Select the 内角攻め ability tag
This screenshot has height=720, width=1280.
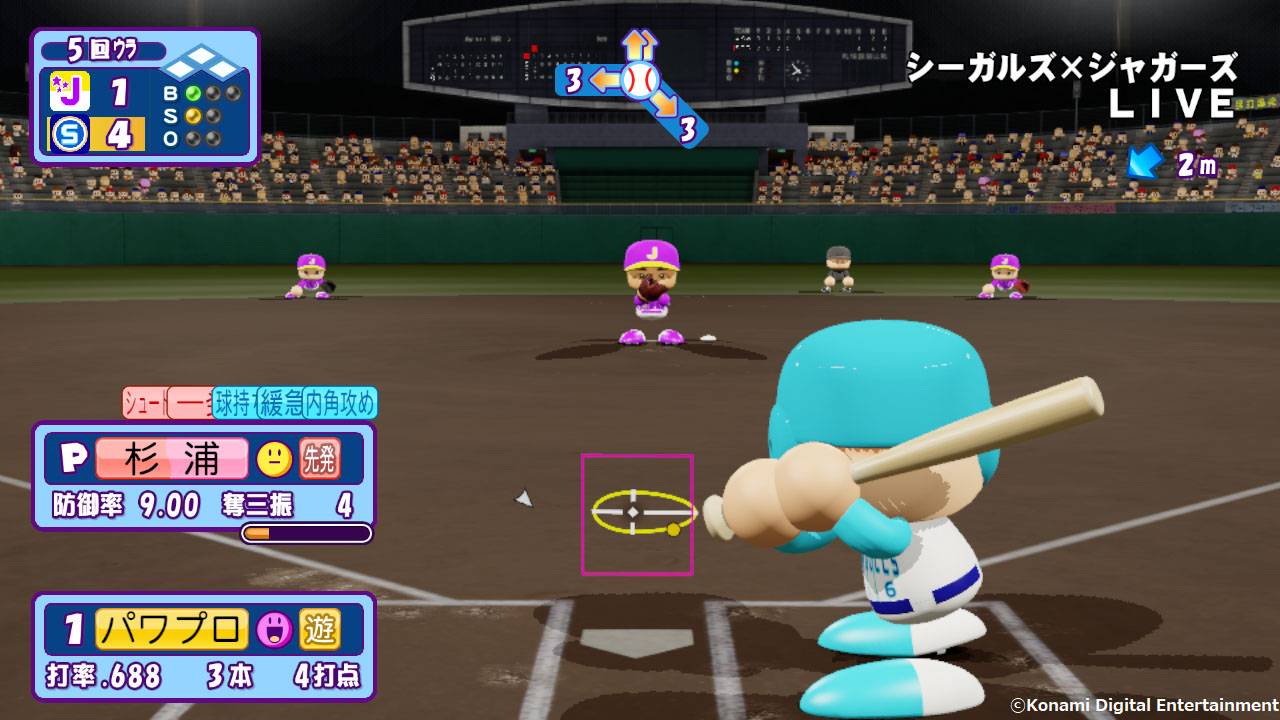coord(340,403)
